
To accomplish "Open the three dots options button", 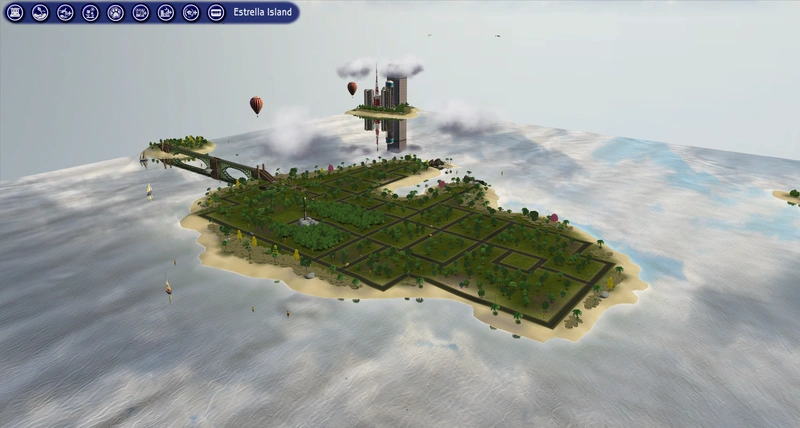I will click(216, 13).
